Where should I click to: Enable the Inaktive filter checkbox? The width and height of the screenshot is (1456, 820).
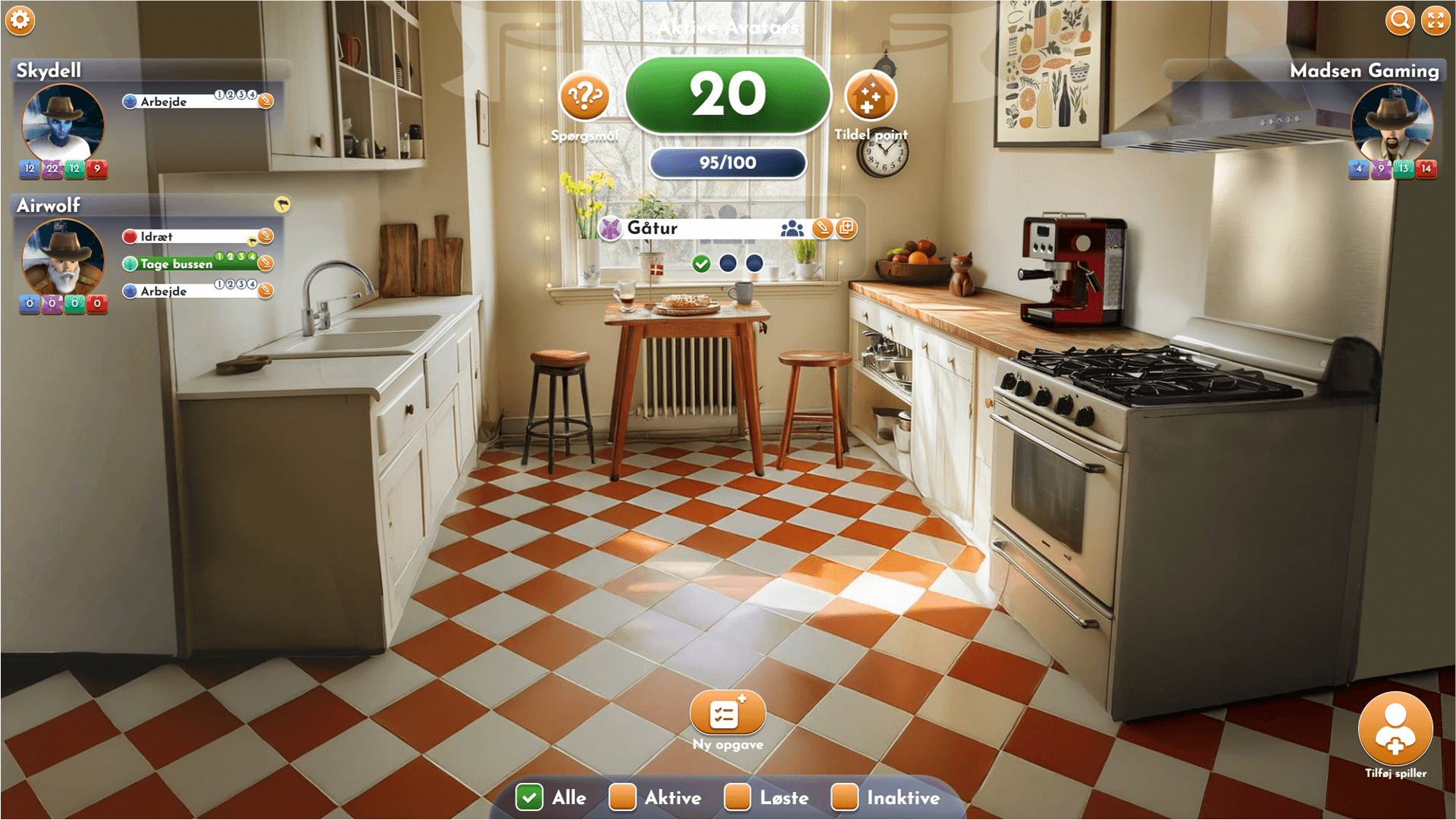(x=844, y=797)
